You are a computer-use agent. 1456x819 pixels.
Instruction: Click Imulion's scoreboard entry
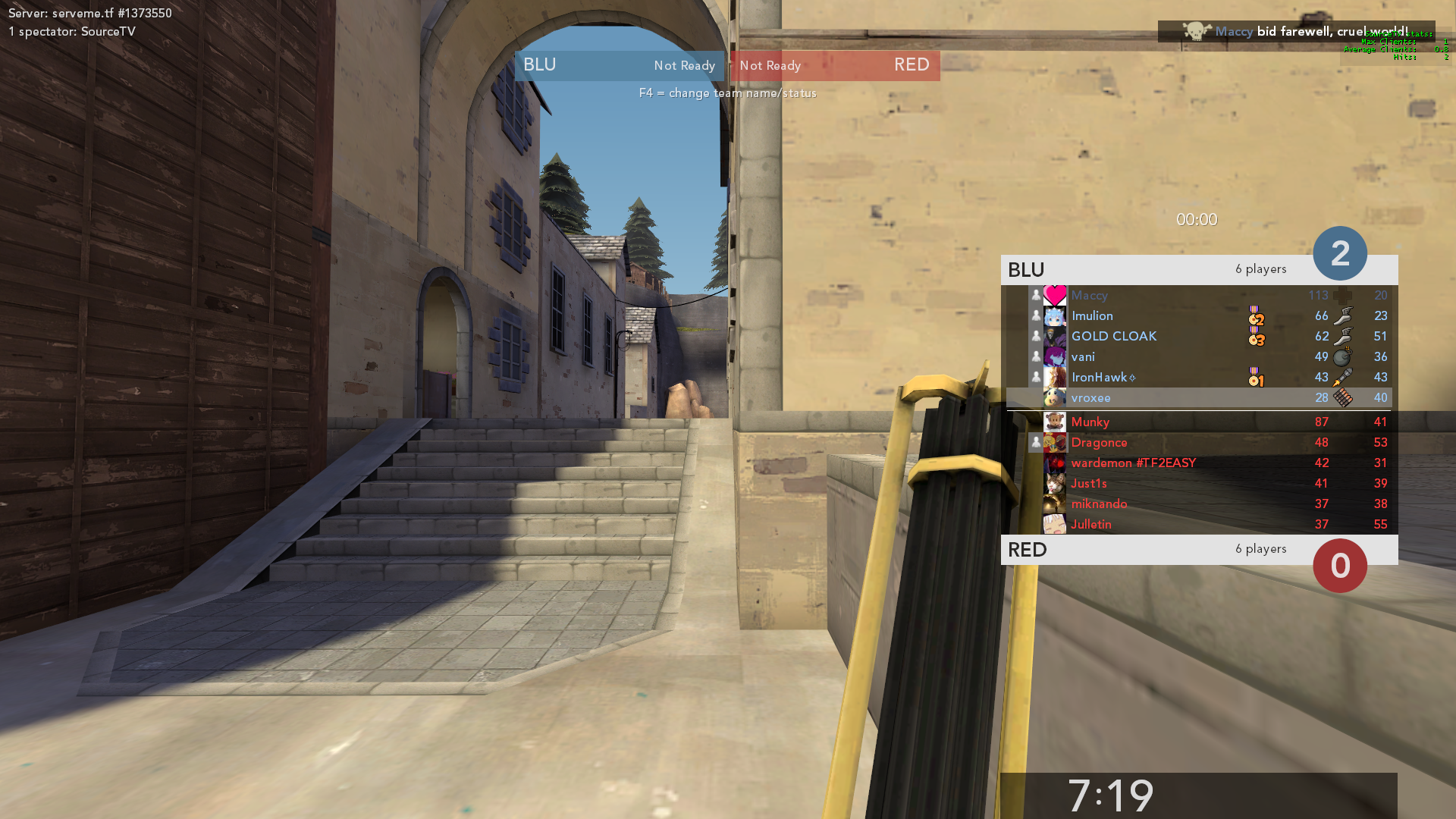click(1198, 316)
